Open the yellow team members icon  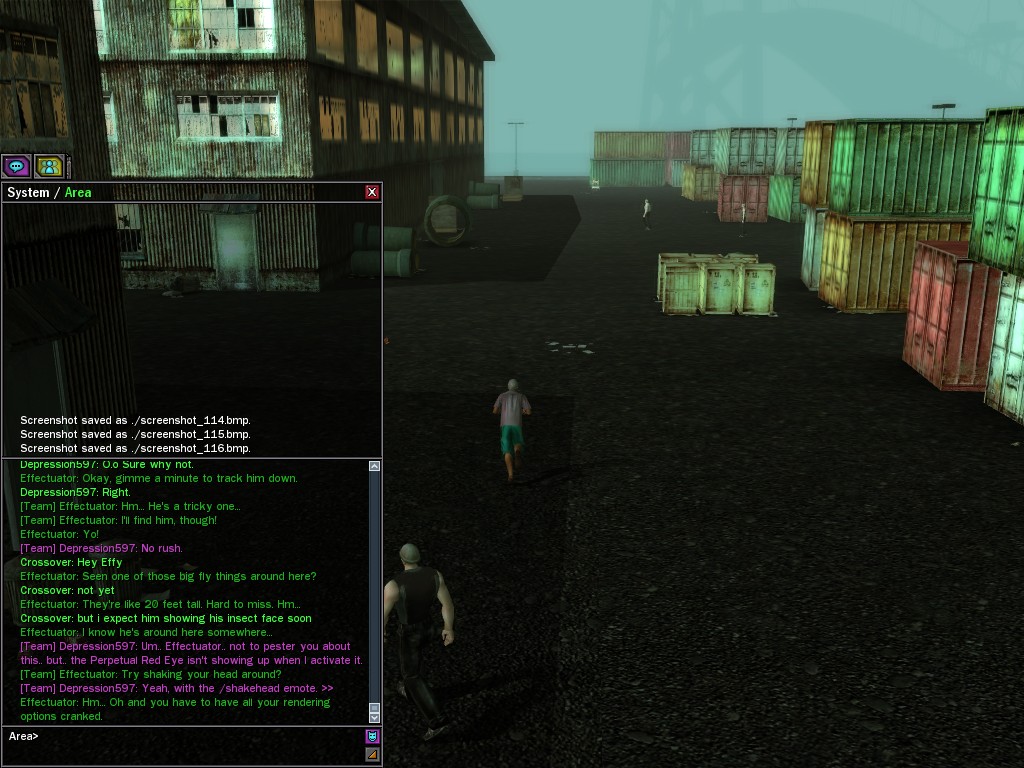click(x=49, y=166)
